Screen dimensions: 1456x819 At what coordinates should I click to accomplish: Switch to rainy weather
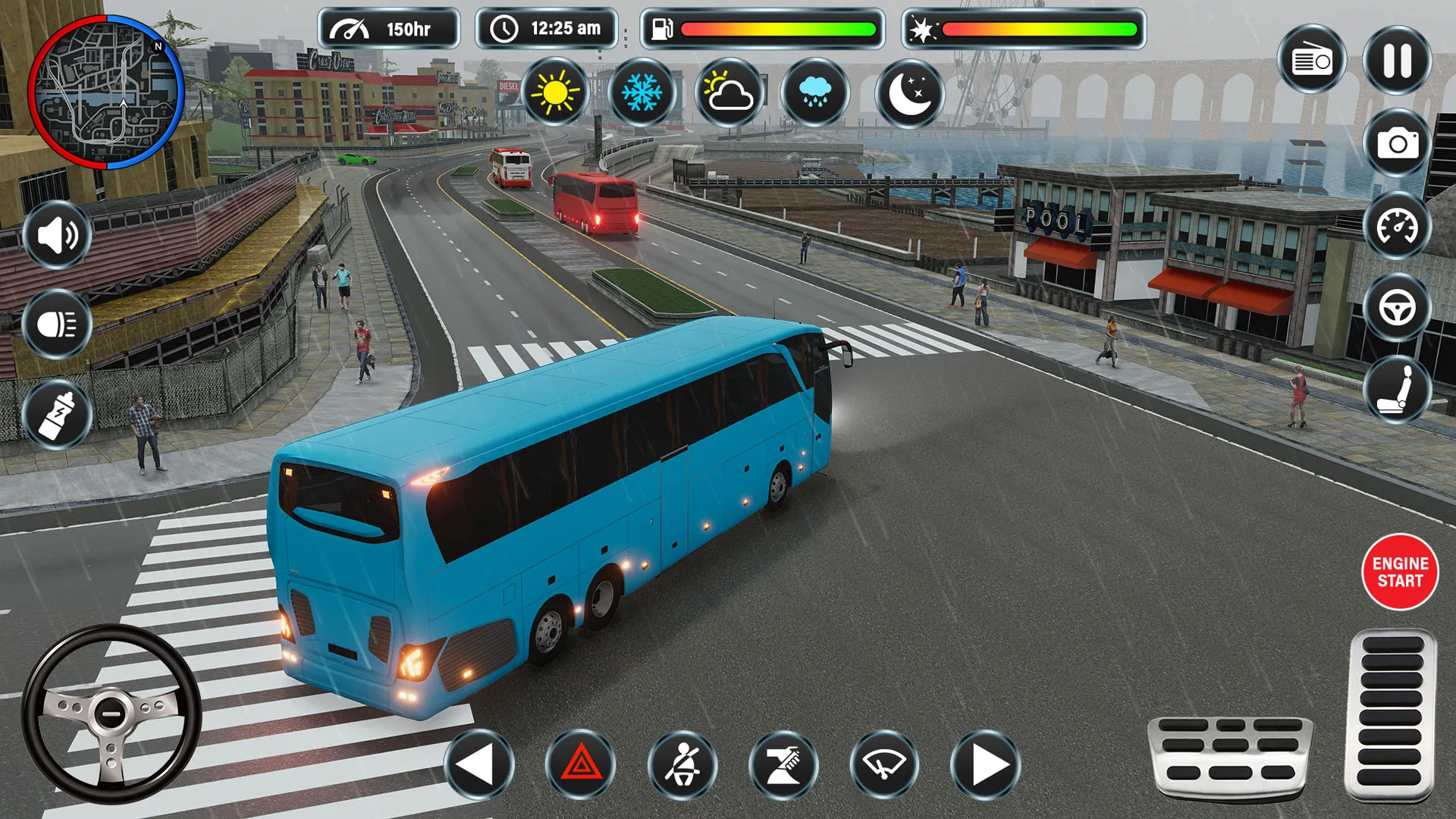click(x=817, y=93)
